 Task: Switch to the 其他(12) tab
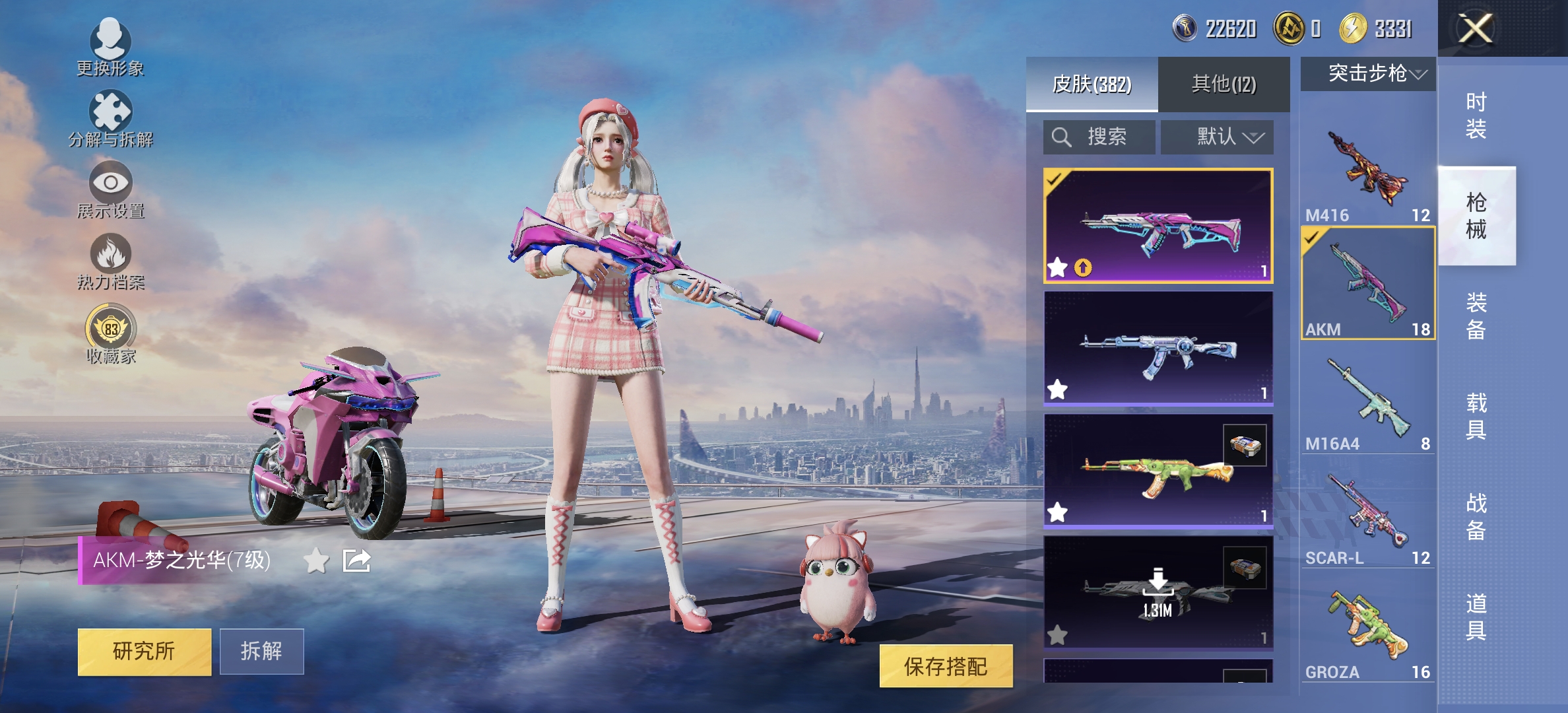pos(1224,83)
